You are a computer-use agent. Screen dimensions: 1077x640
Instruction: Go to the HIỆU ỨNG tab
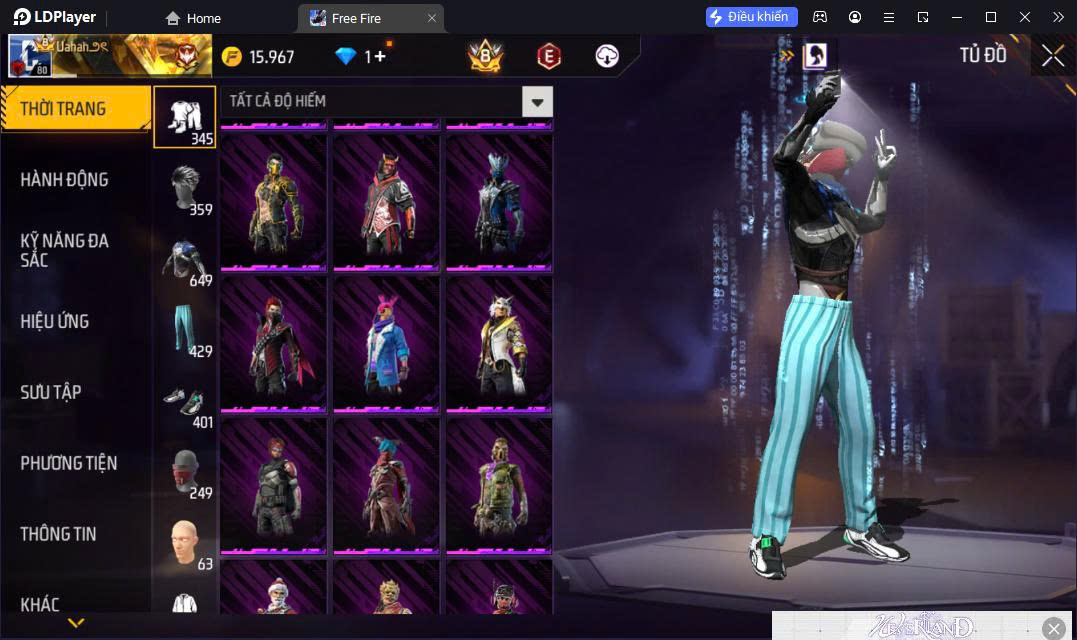pos(55,322)
